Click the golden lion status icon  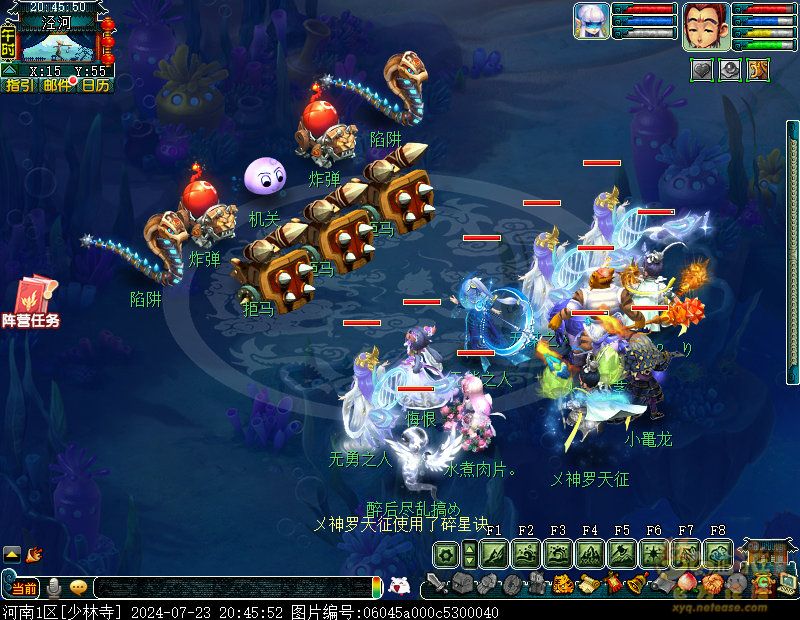click(x=758, y=70)
